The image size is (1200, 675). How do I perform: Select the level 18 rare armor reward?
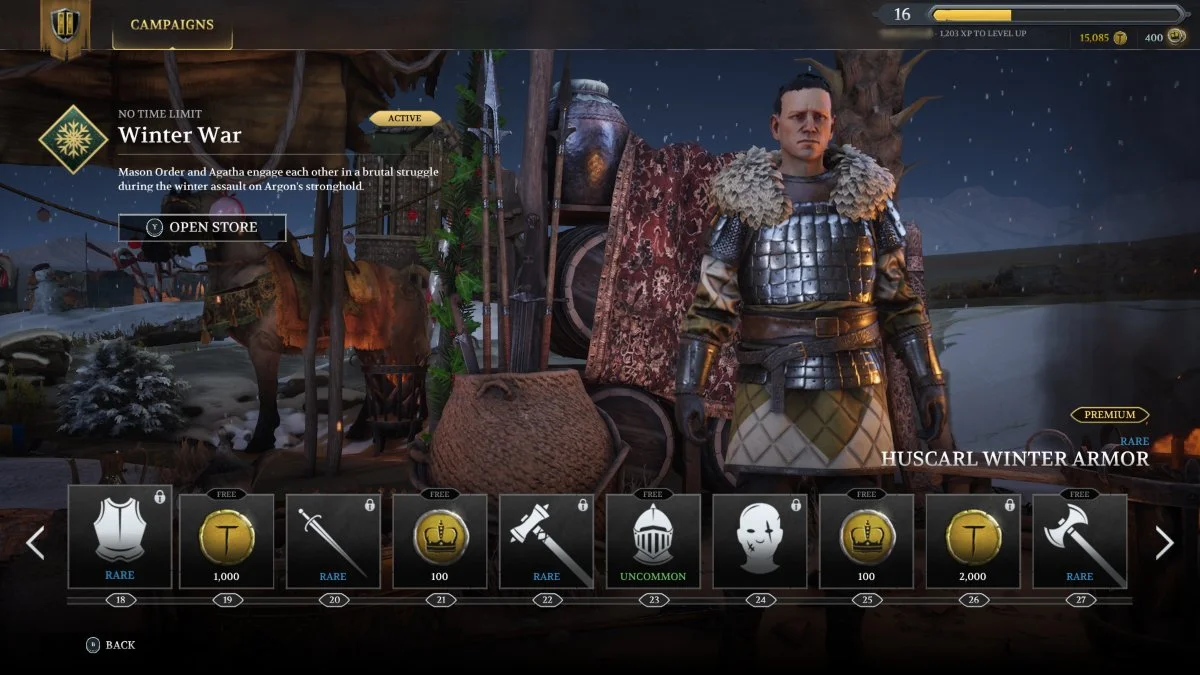click(120, 538)
